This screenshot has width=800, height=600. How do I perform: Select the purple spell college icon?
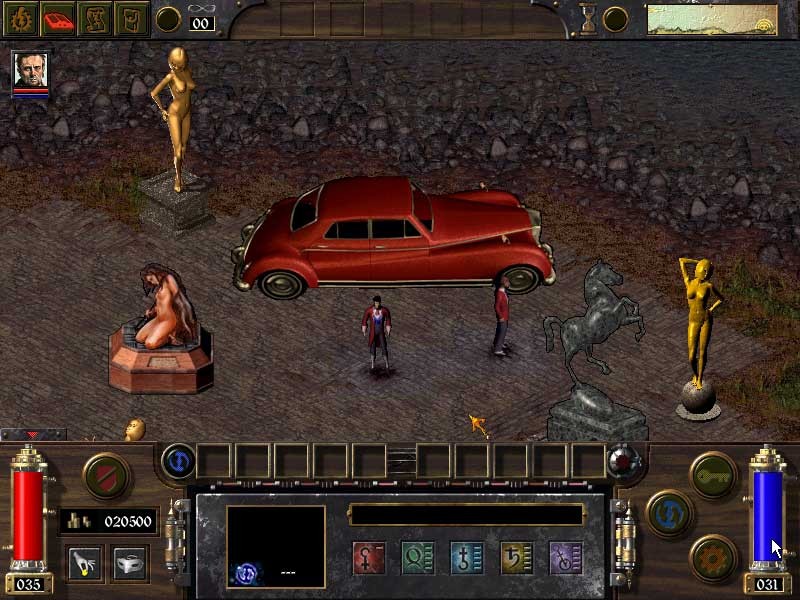566,556
